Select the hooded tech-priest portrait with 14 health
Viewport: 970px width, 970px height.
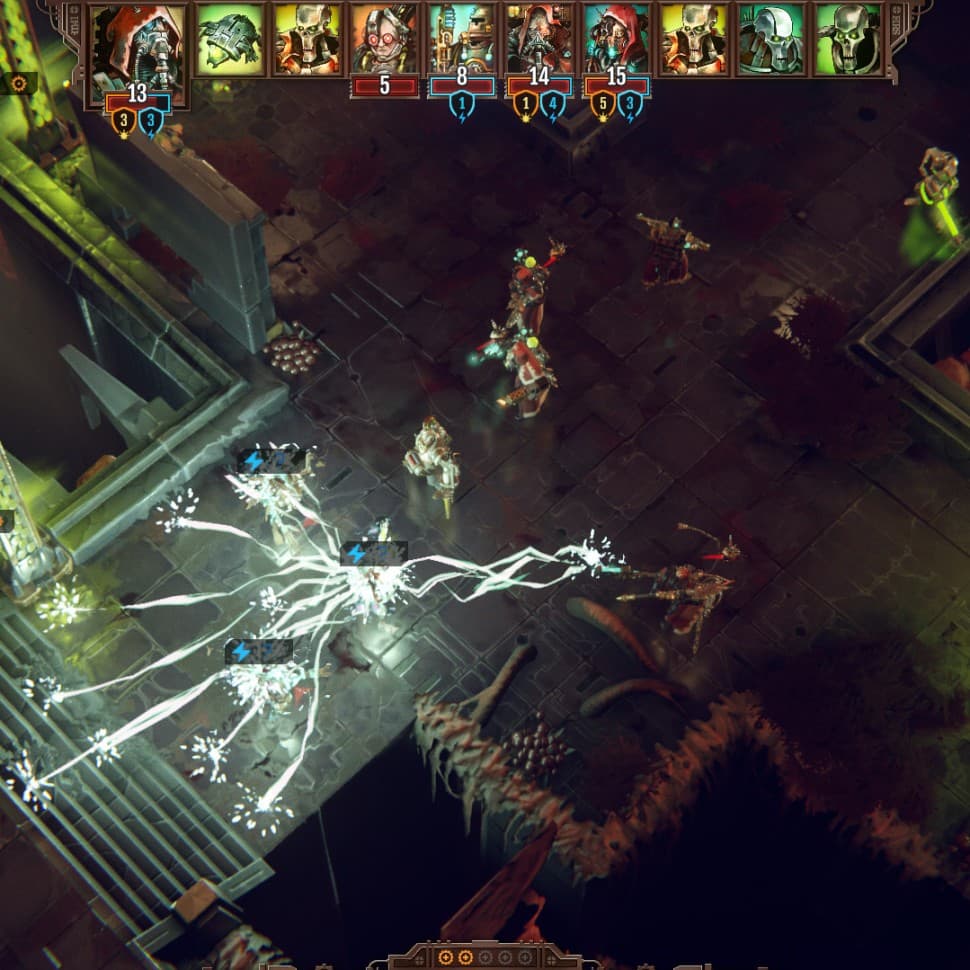coord(539,40)
